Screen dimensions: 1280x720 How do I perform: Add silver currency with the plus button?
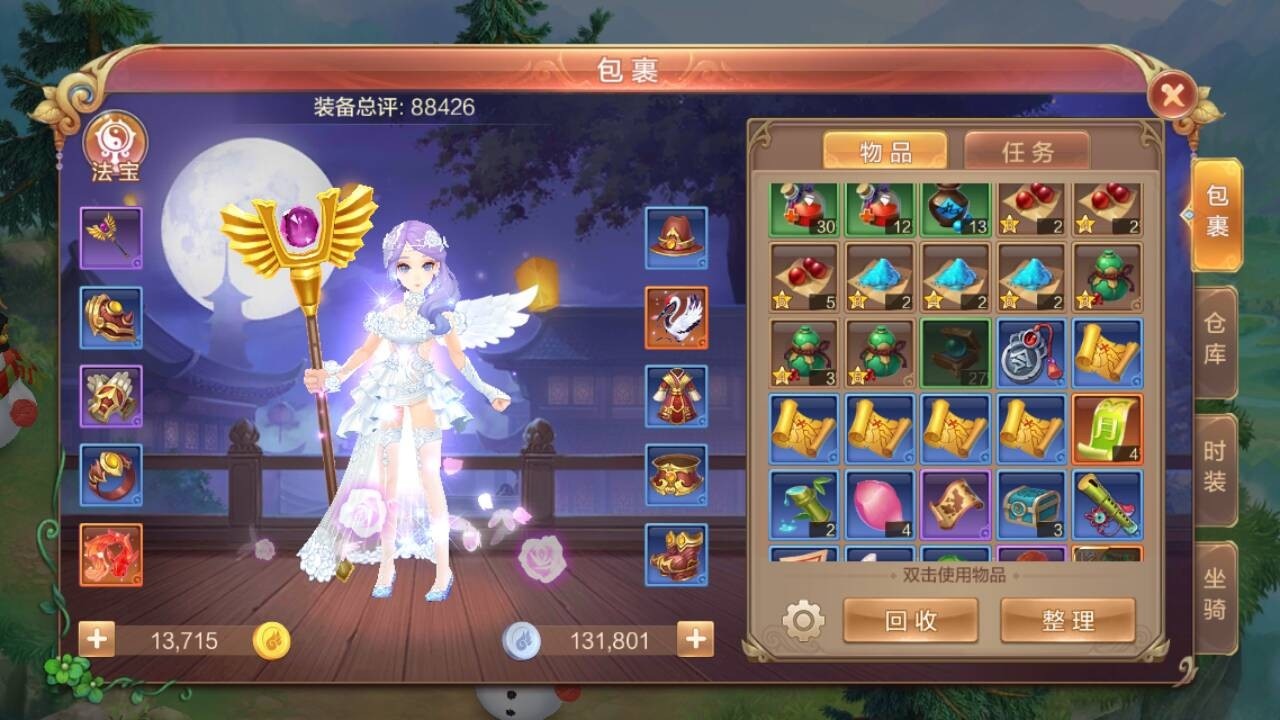point(695,639)
